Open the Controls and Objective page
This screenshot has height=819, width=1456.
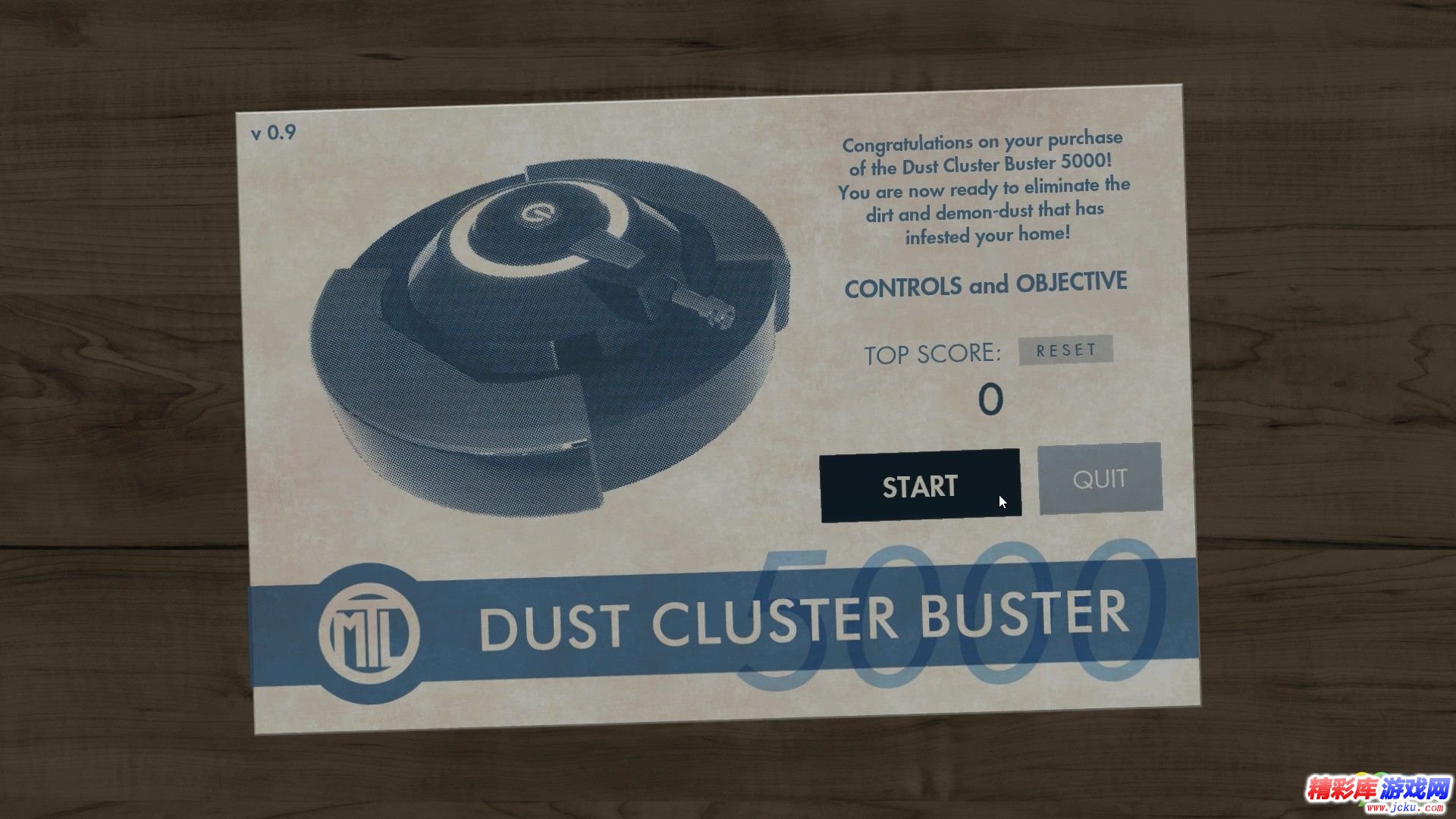point(985,285)
